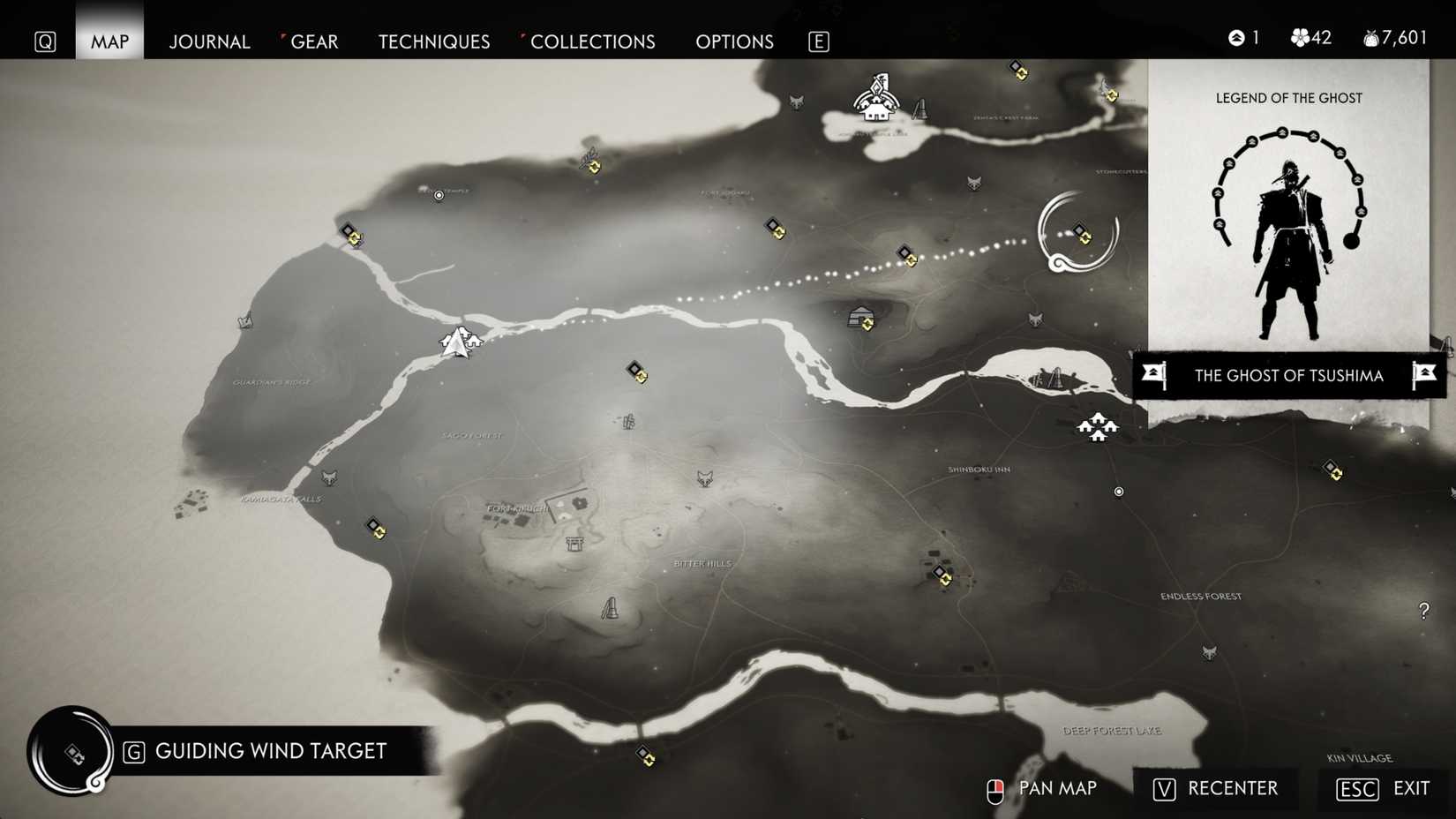This screenshot has width=1456, height=819.
Task: Select the GEAR tab
Action: (x=314, y=41)
